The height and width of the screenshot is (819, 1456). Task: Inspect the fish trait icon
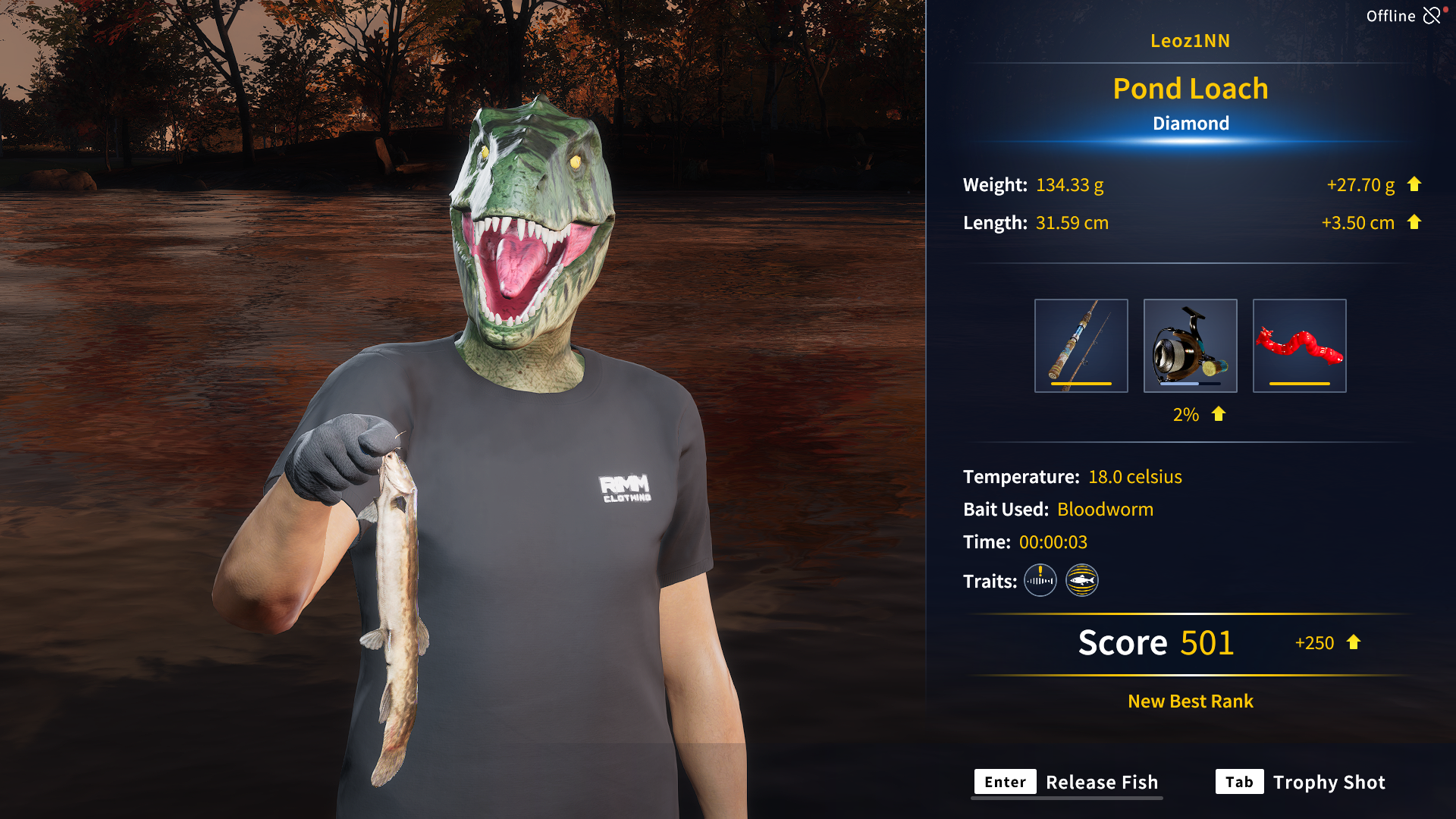pos(1081,581)
